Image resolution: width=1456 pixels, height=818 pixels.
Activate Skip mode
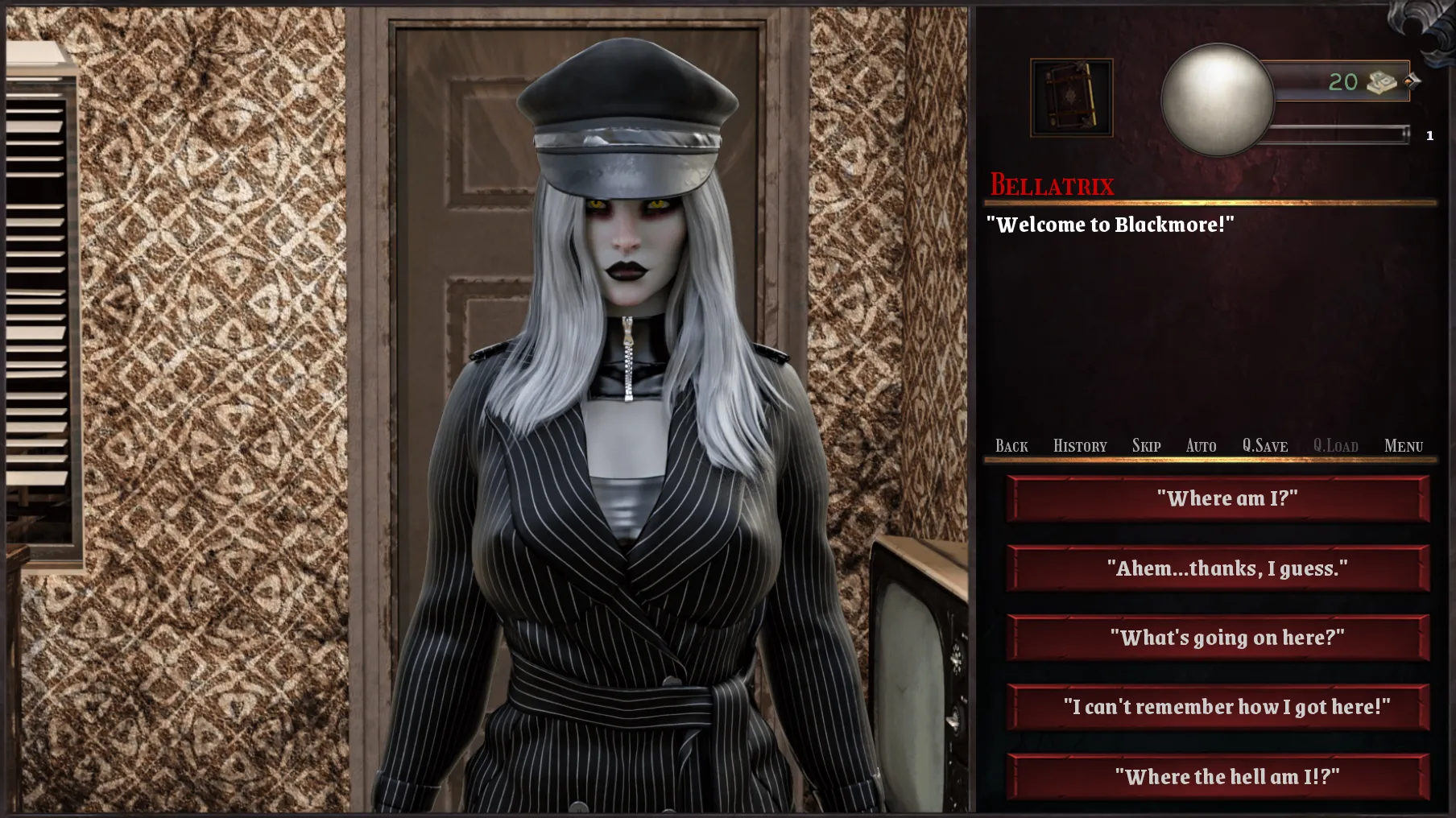1146,446
